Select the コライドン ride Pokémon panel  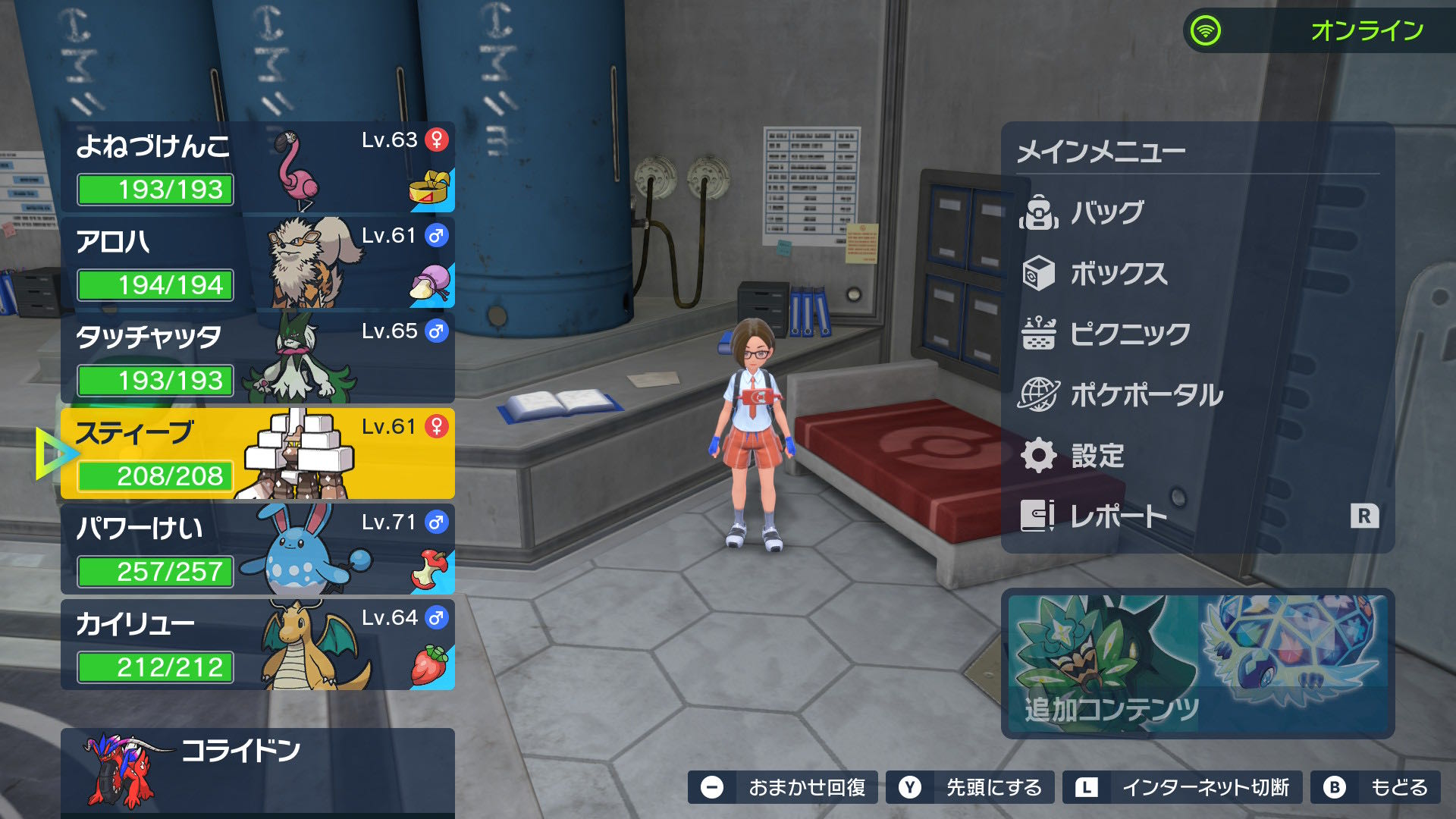click(x=258, y=770)
